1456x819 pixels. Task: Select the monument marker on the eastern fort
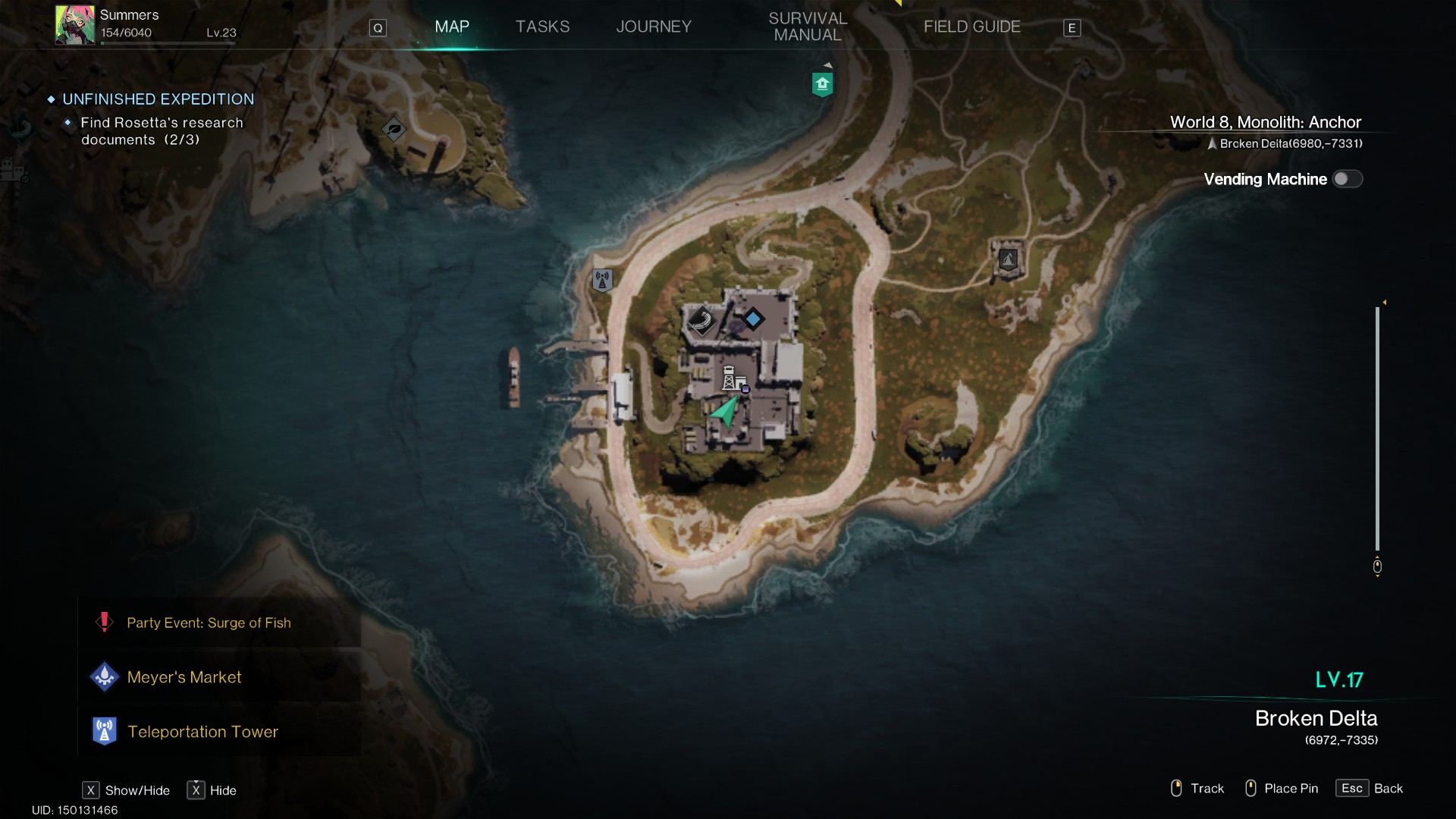[x=1008, y=258]
